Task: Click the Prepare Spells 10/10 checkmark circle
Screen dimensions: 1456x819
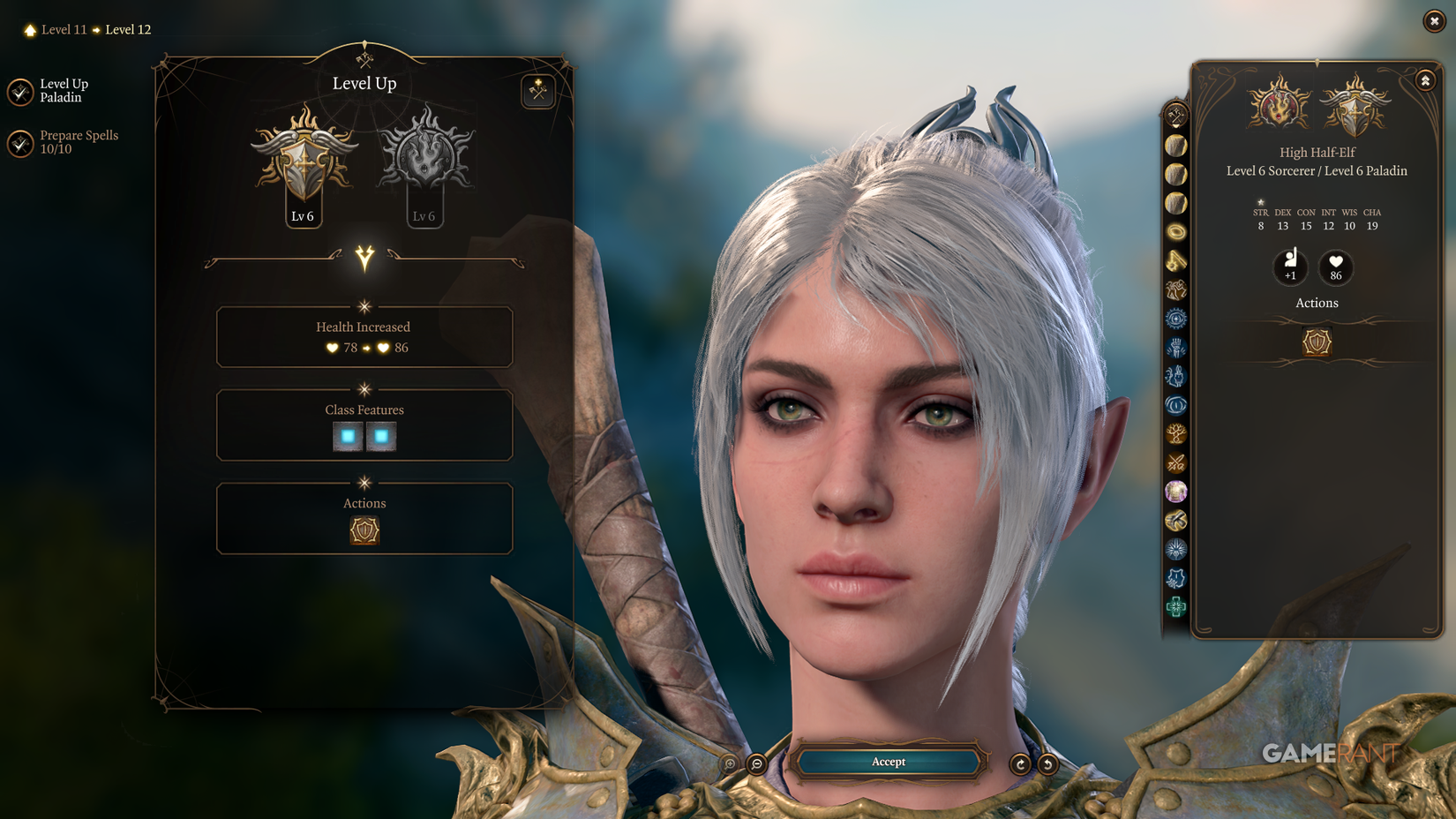Action: (x=21, y=144)
